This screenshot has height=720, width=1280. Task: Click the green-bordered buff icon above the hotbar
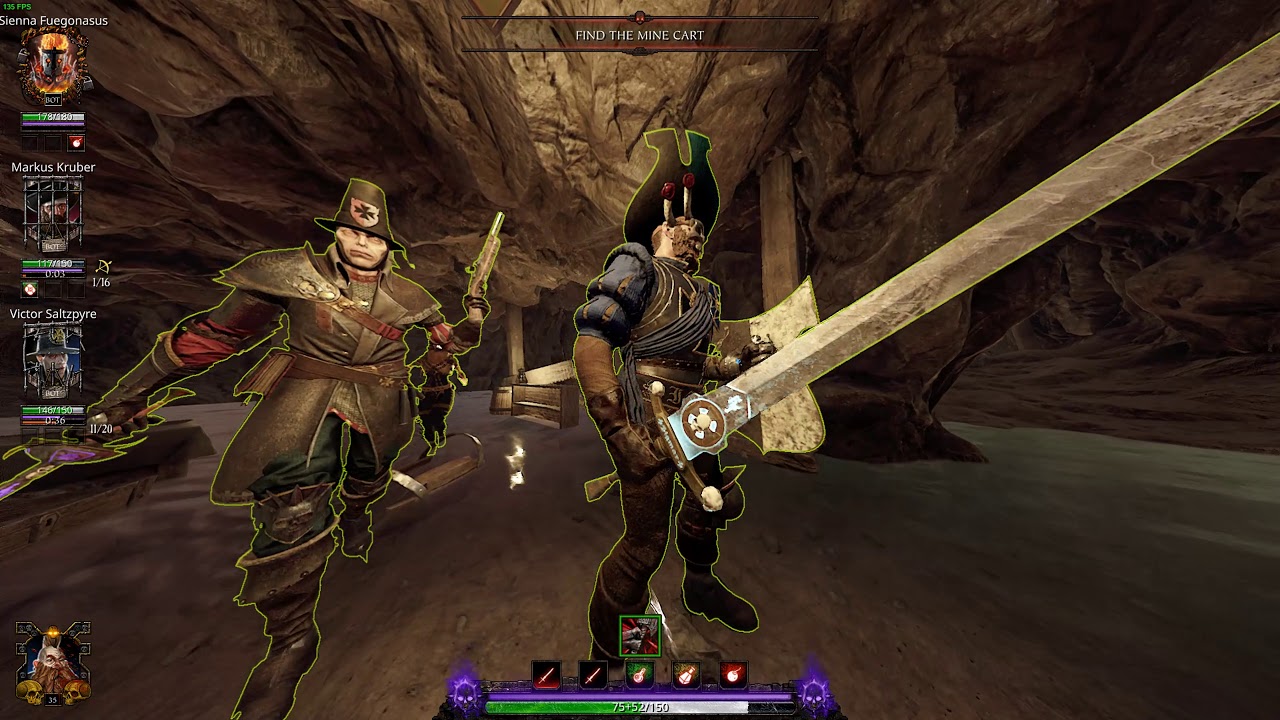[x=639, y=636]
